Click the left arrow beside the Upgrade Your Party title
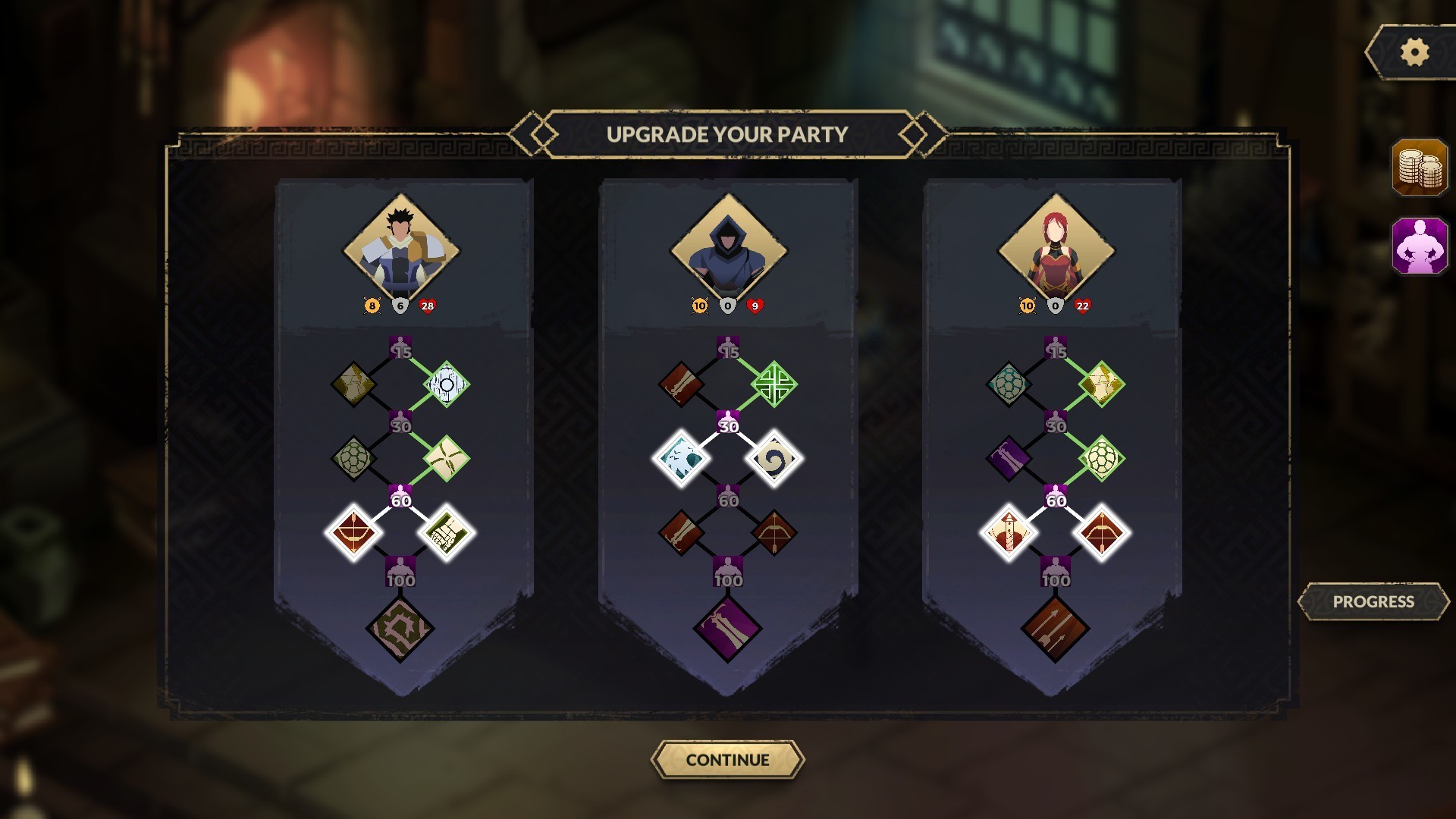This screenshot has height=819, width=1456. point(531,131)
